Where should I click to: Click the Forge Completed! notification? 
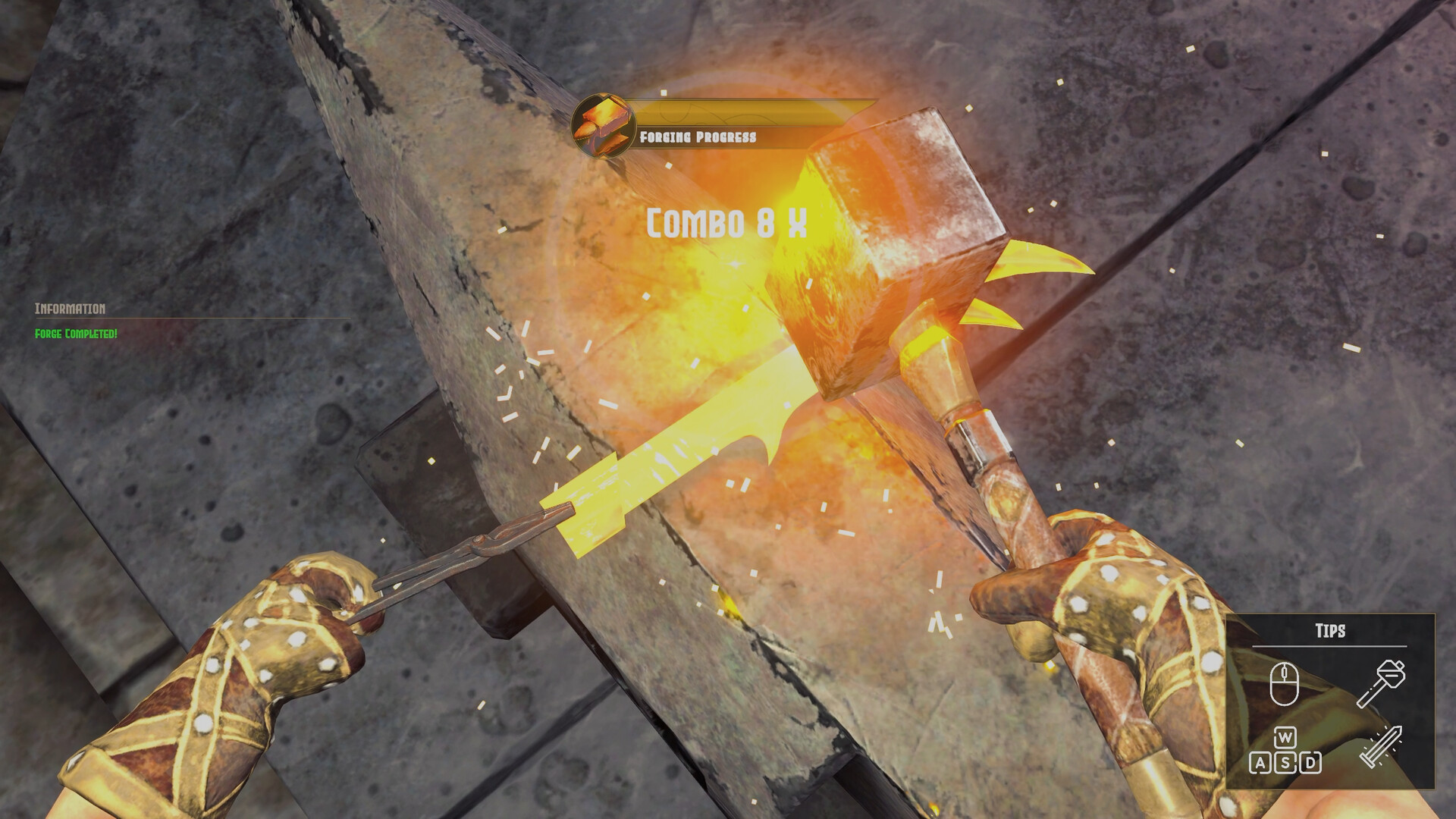(x=75, y=332)
